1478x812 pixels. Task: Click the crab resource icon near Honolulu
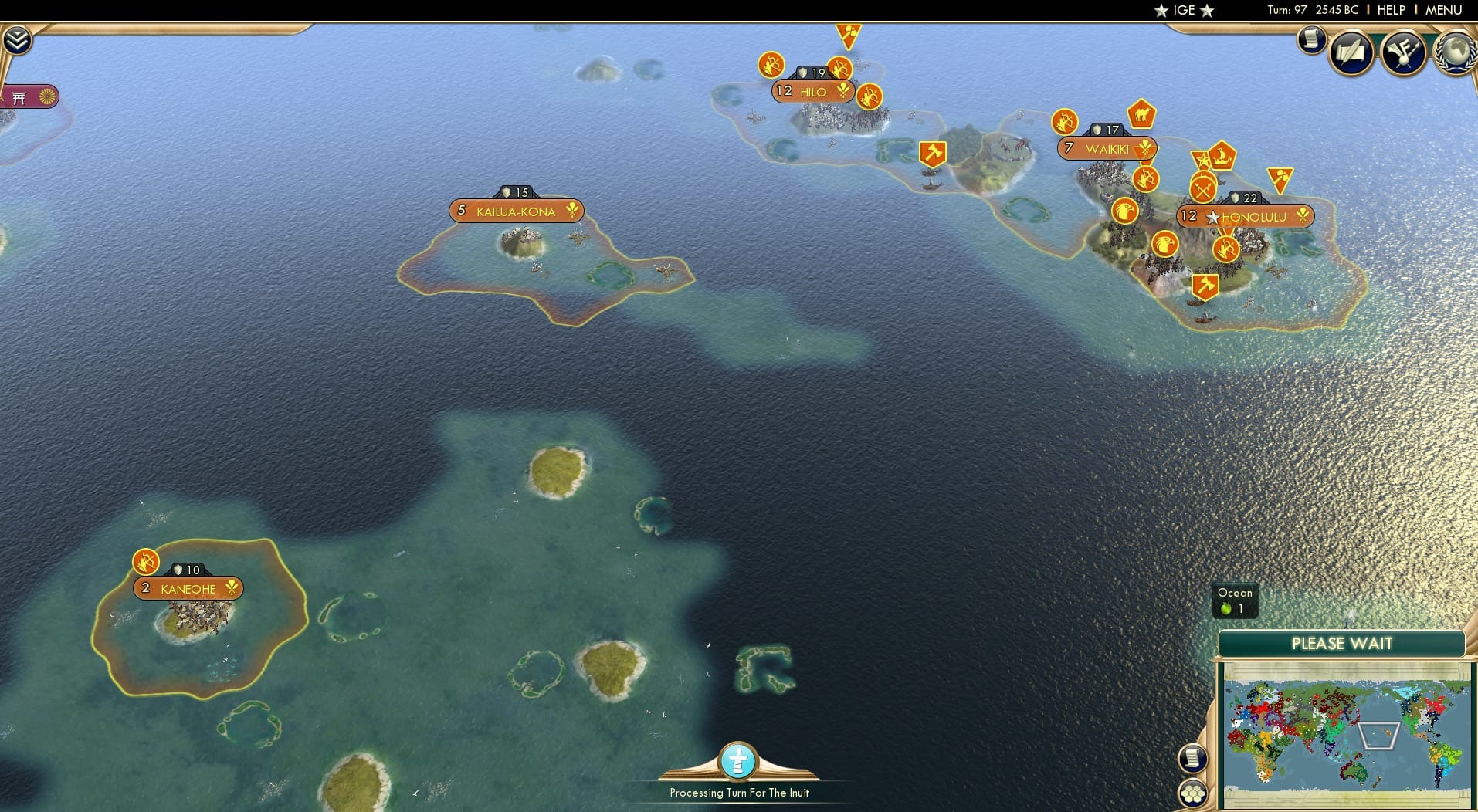pos(1280,178)
